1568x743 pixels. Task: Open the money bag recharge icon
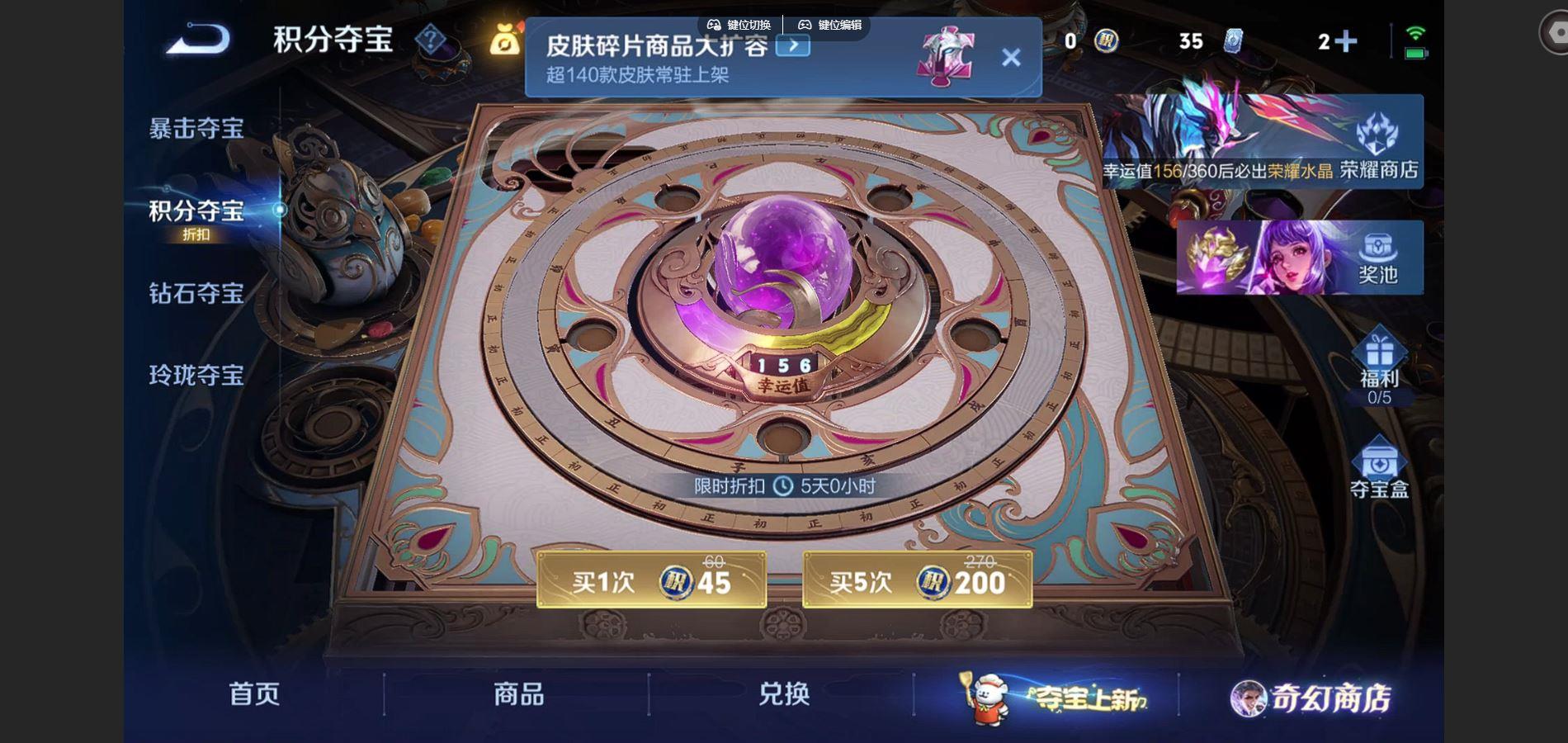(x=507, y=40)
